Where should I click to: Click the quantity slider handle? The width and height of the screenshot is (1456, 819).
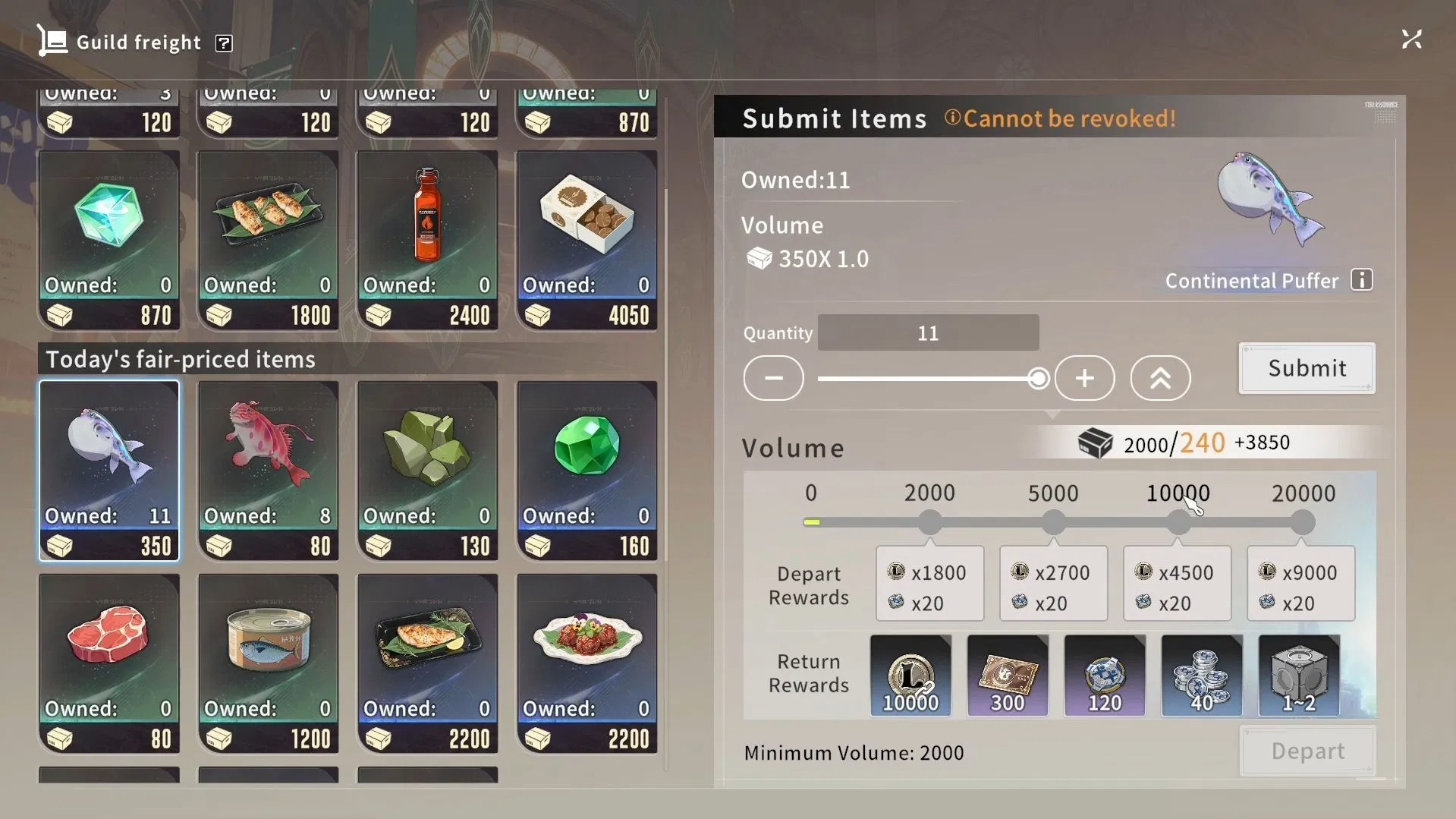click(x=1038, y=378)
